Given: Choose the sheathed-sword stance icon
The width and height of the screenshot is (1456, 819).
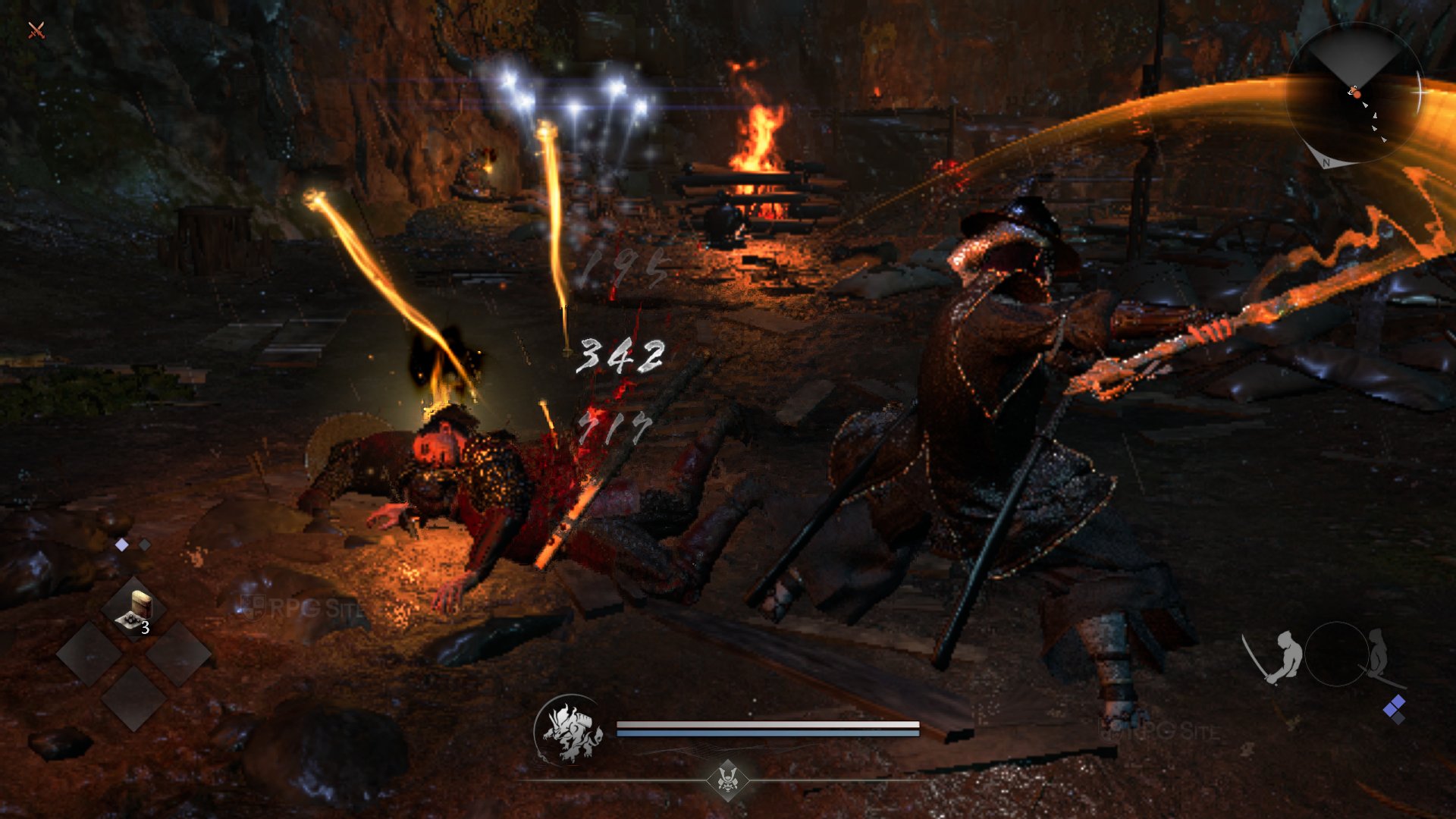Looking at the screenshot, I should click(1379, 654).
